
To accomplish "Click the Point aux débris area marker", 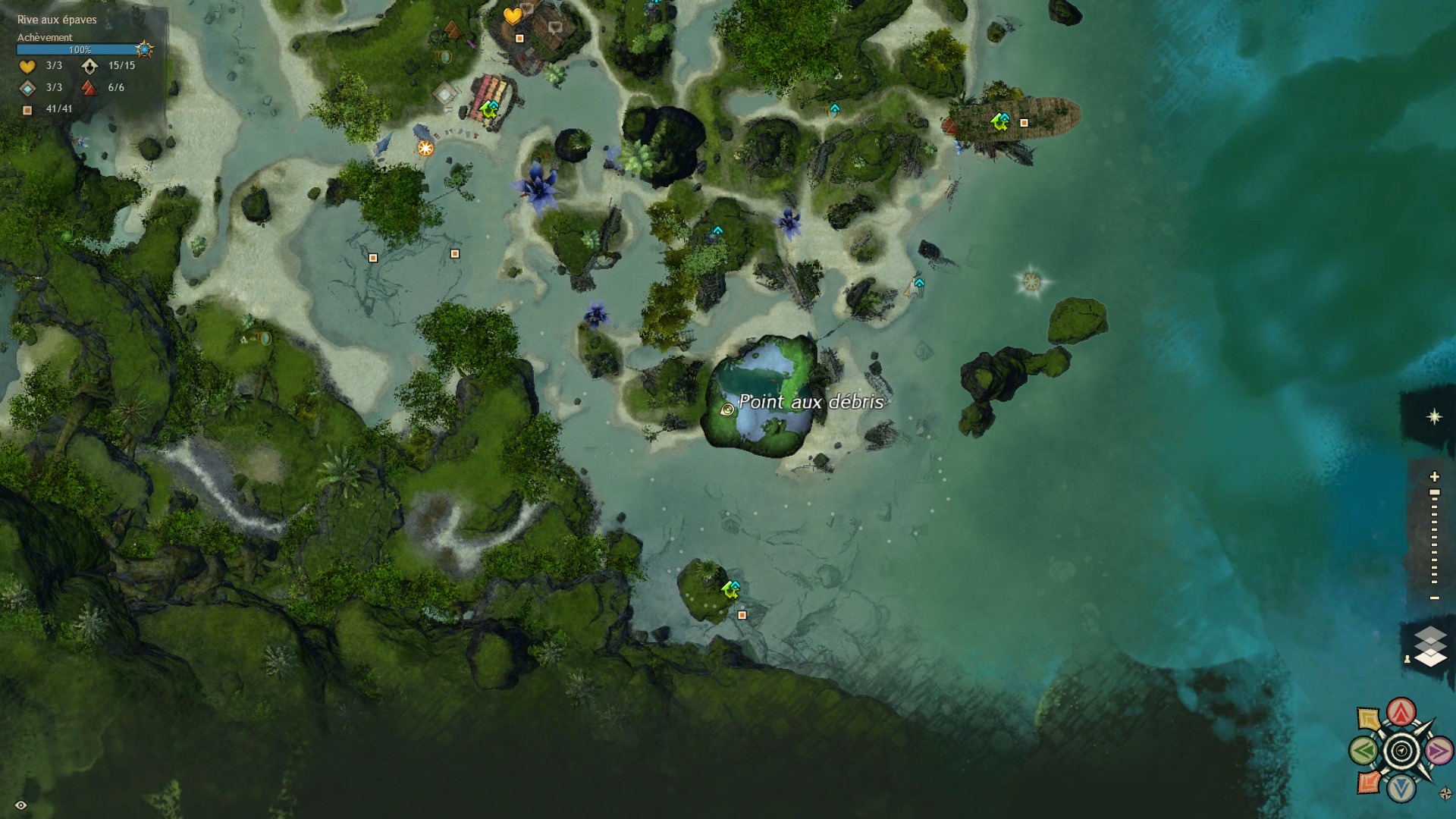I will [x=727, y=409].
